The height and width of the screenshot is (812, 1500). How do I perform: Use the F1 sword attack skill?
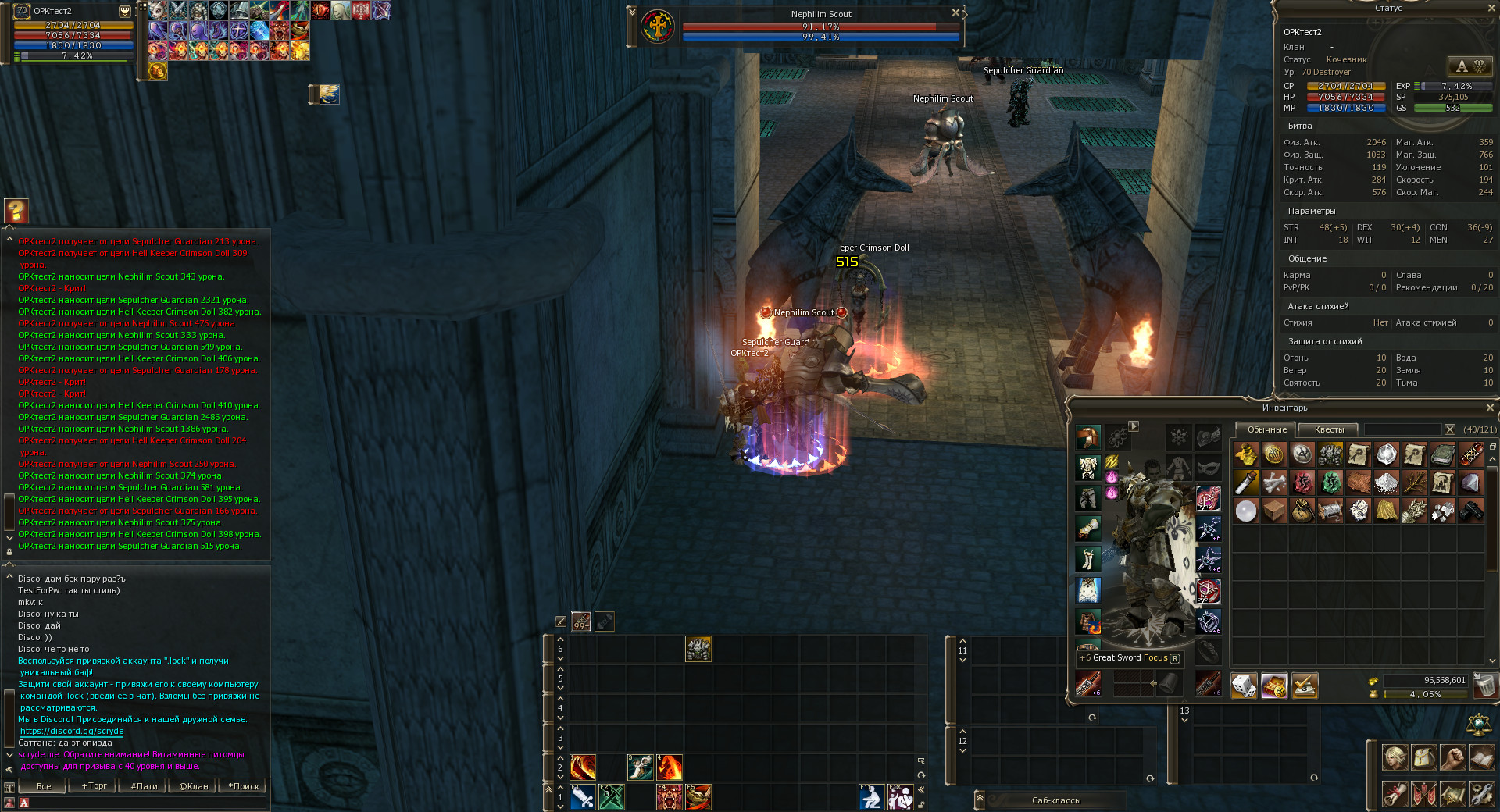582,797
